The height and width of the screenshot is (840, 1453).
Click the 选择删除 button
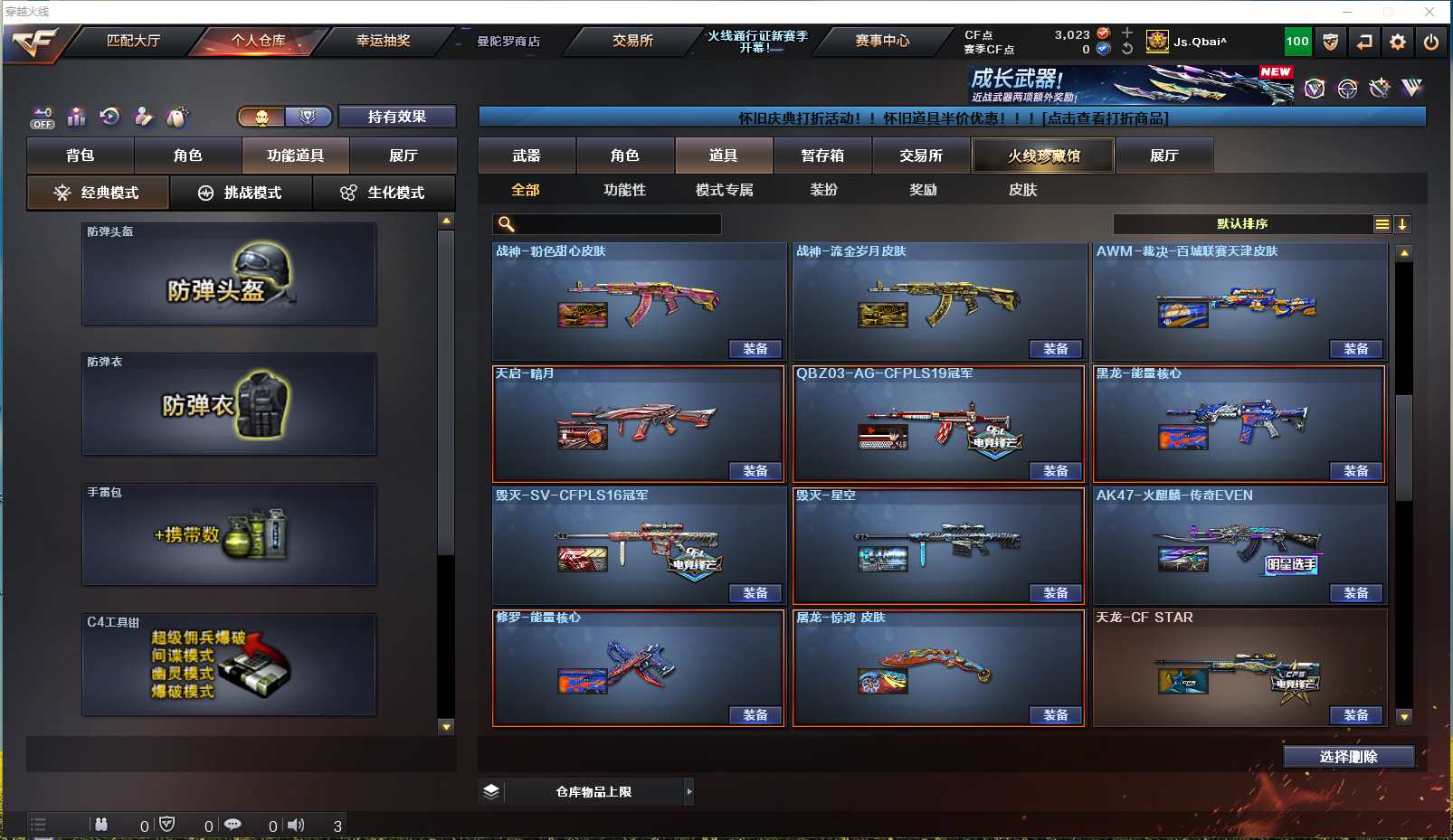[1348, 757]
